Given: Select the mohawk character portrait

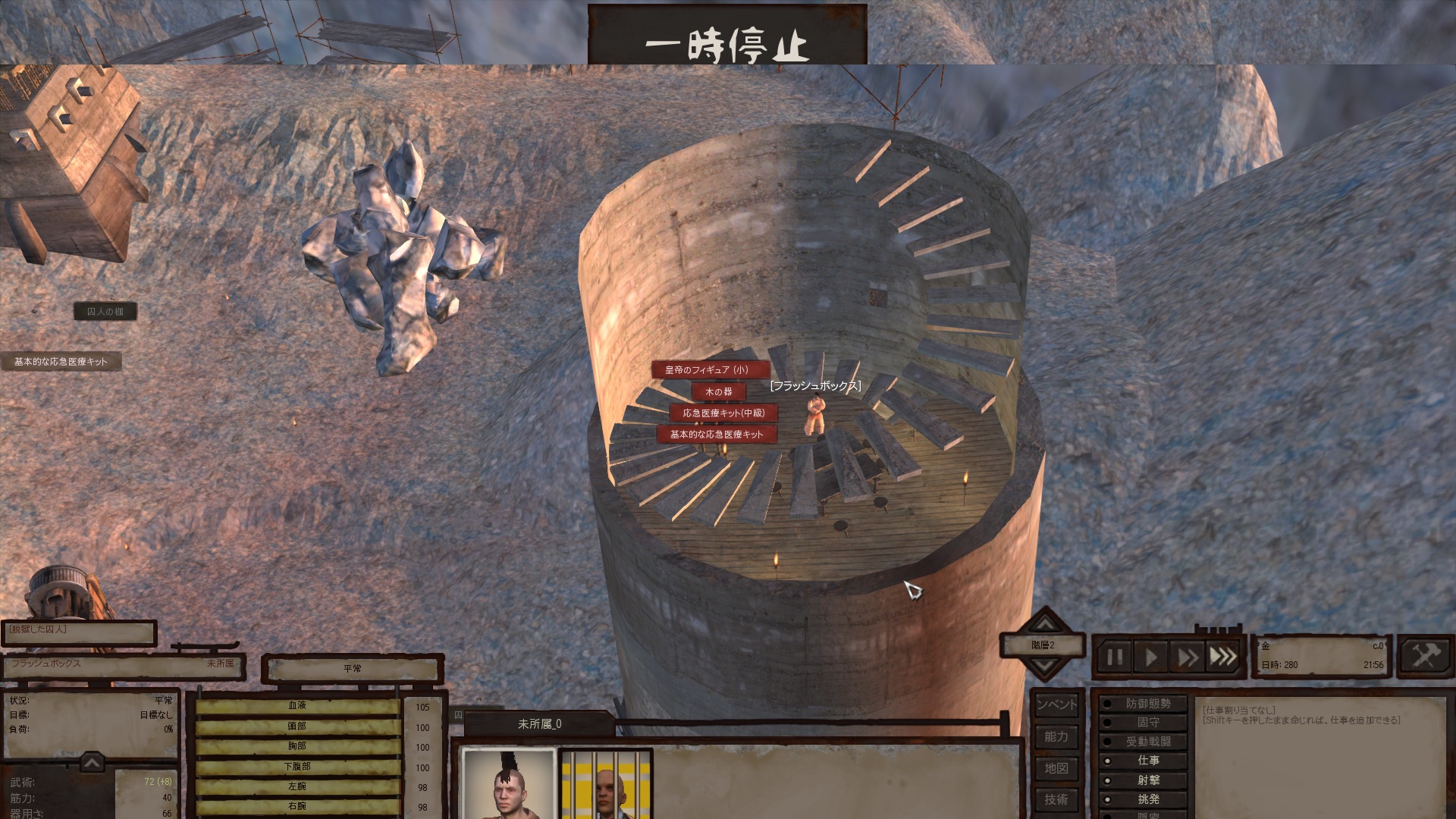Looking at the screenshot, I should point(509,785).
